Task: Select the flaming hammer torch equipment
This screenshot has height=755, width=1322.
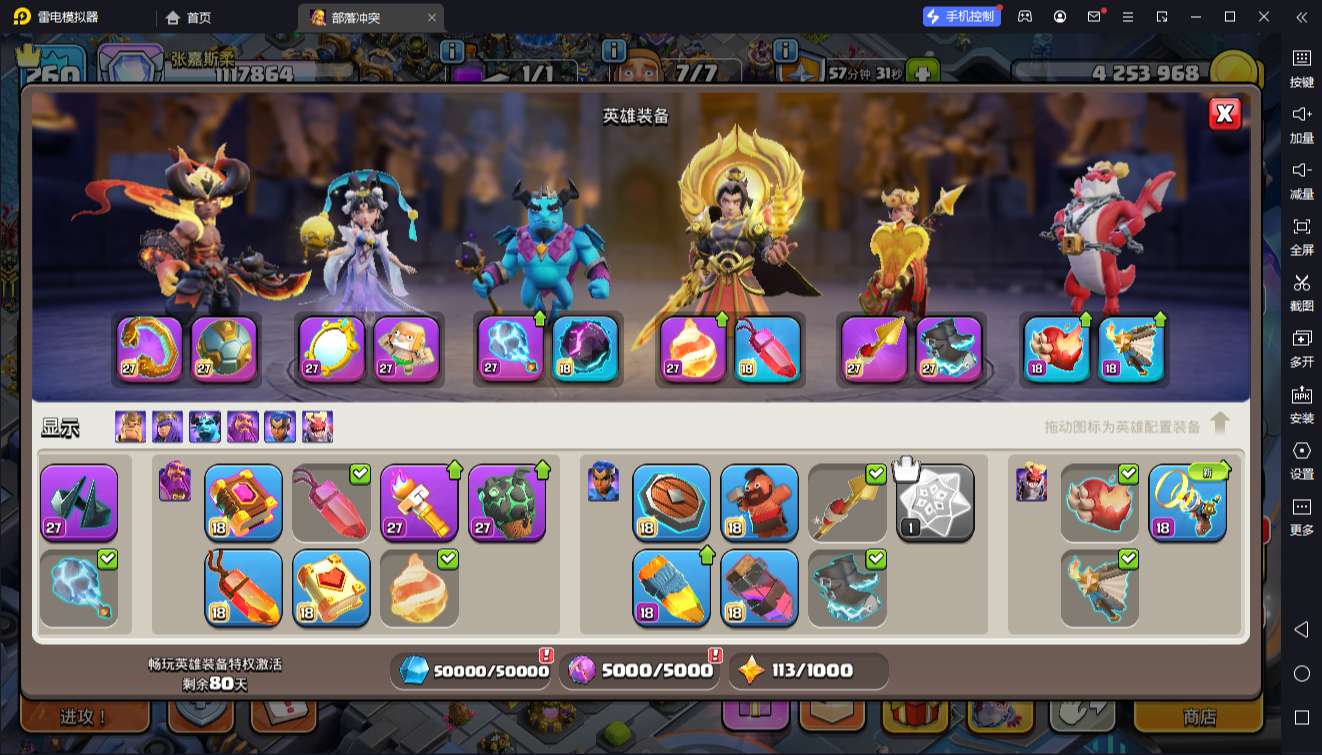Action: tap(419, 502)
